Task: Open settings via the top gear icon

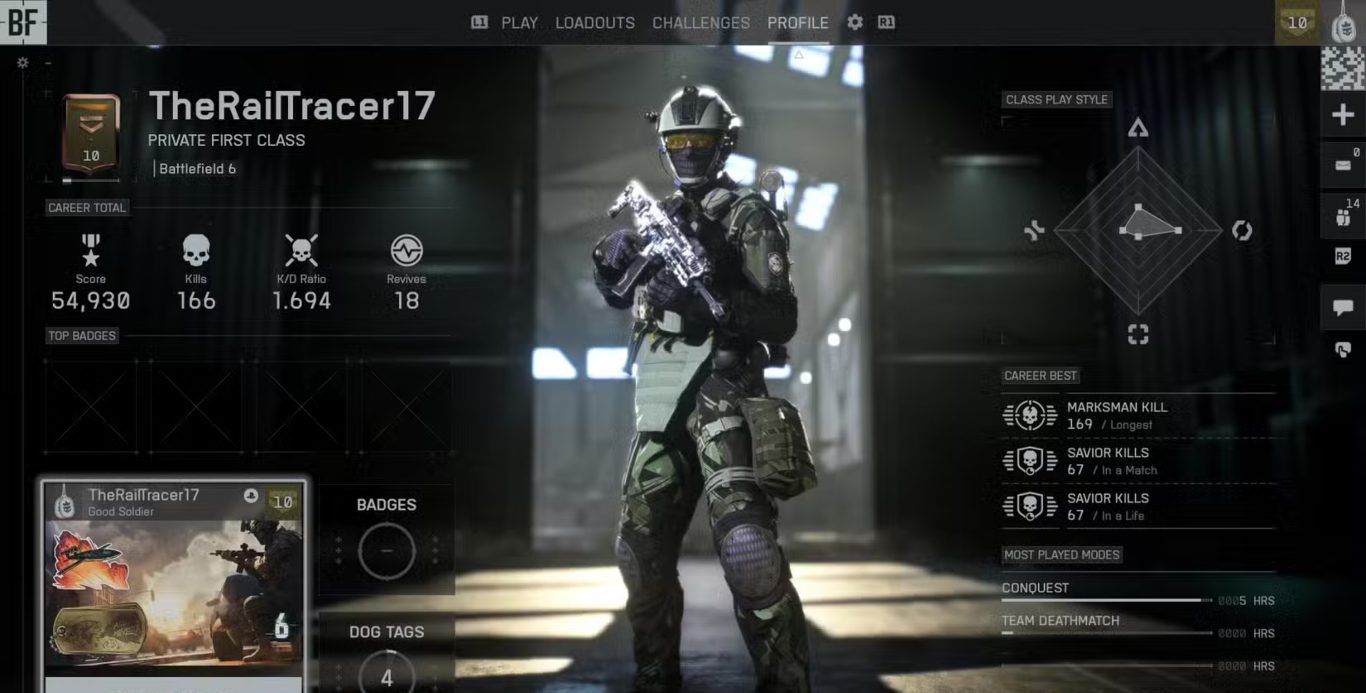Action: (855, 22)
